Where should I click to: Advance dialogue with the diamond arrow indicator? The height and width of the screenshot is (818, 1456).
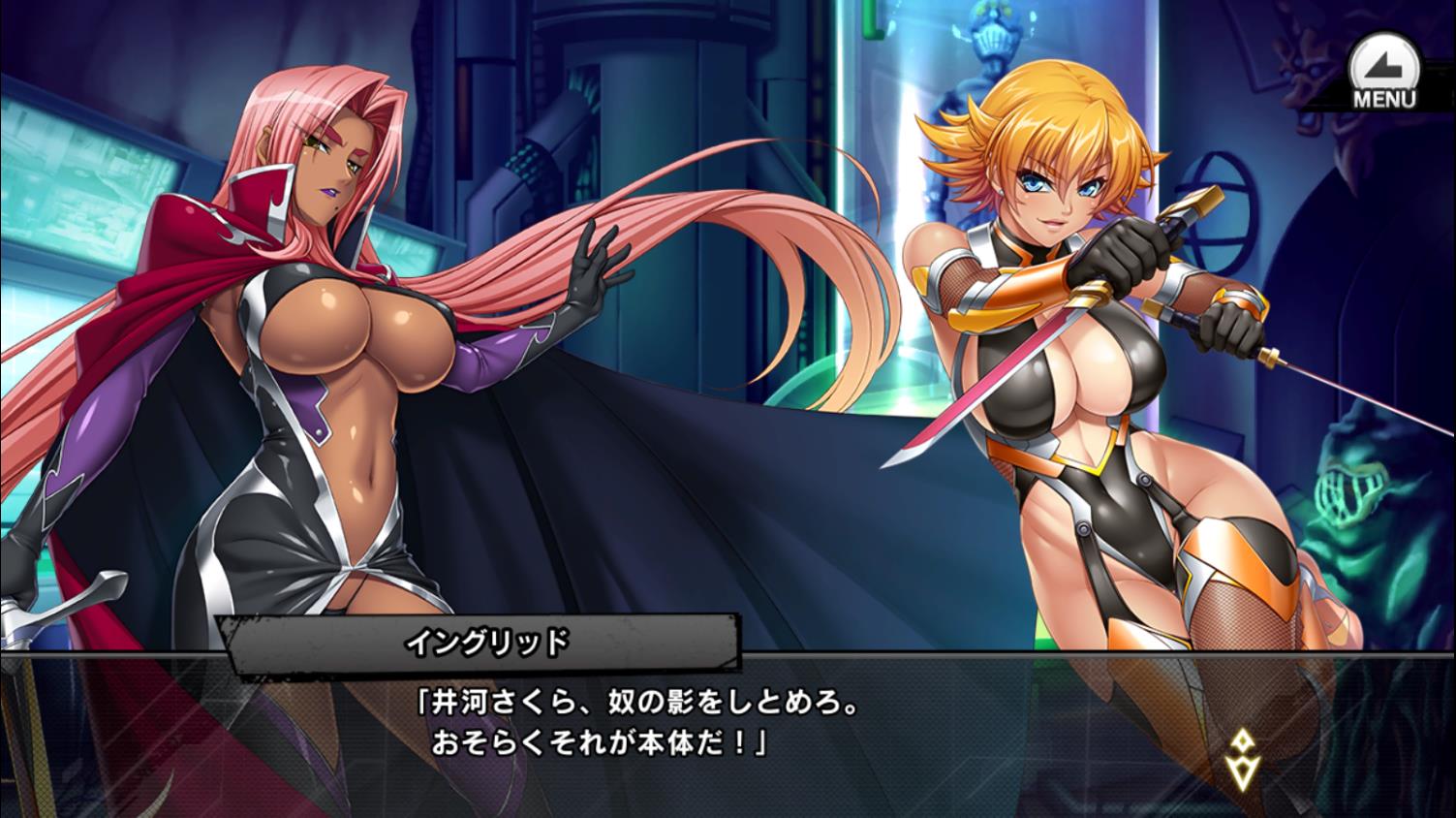click(1241, 758)
